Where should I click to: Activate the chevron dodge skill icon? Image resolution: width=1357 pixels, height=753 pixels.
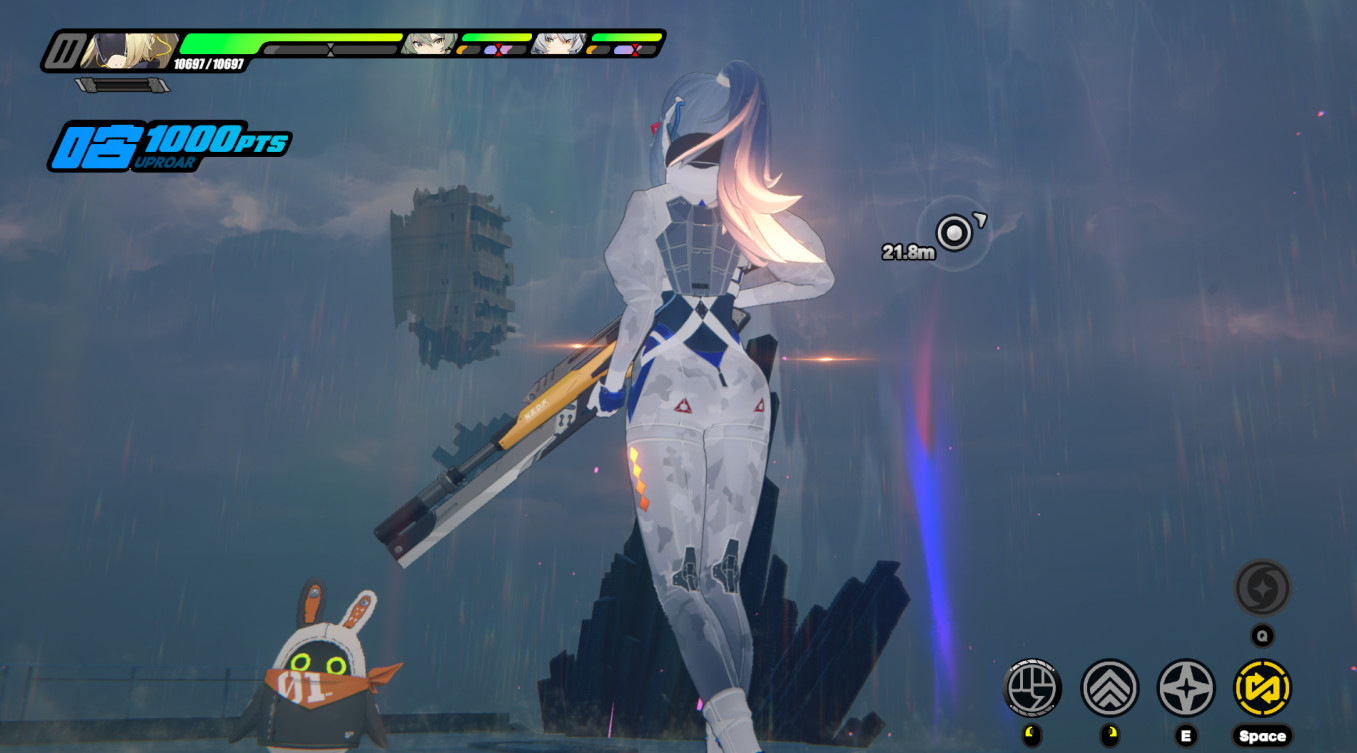click(x=1110, y=688)
